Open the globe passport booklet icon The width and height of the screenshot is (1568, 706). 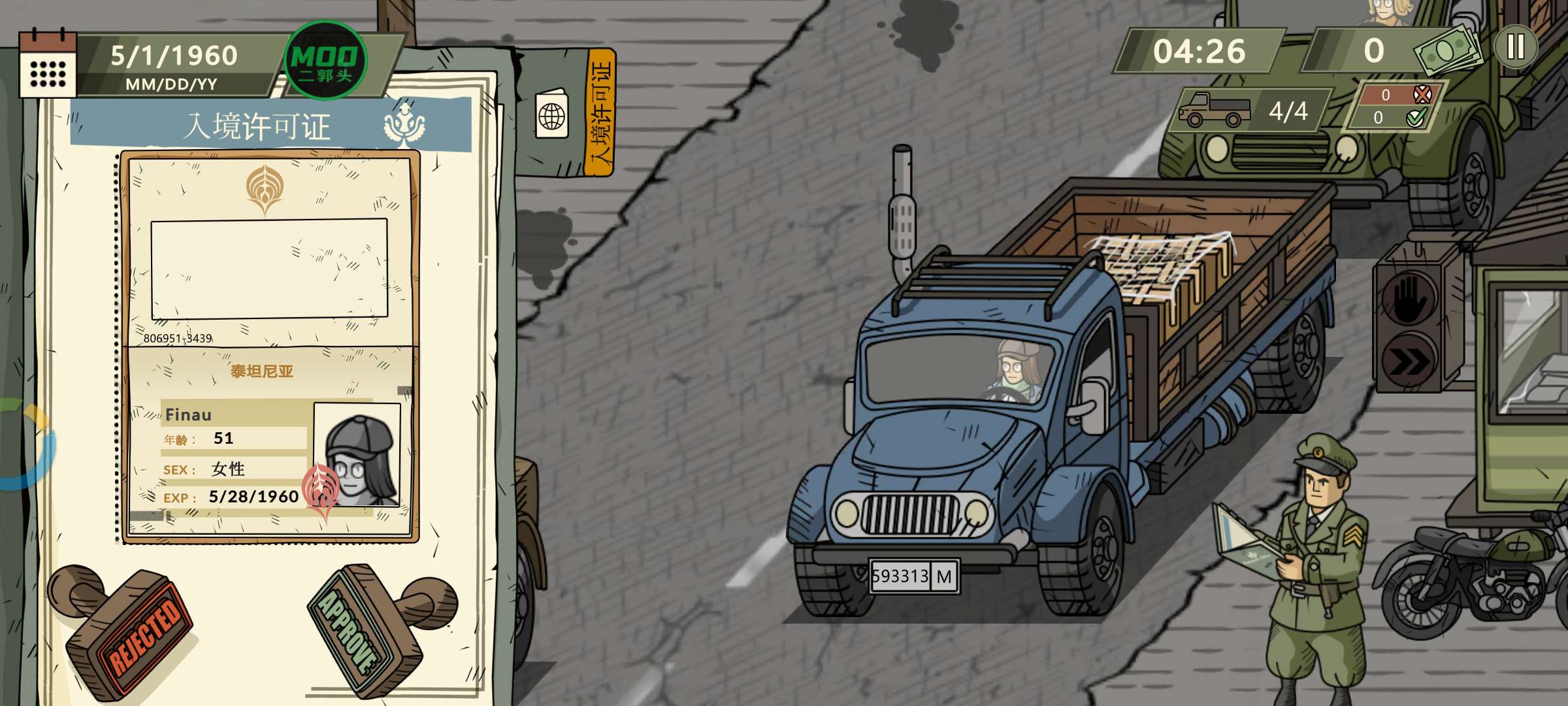pos(552,116)
